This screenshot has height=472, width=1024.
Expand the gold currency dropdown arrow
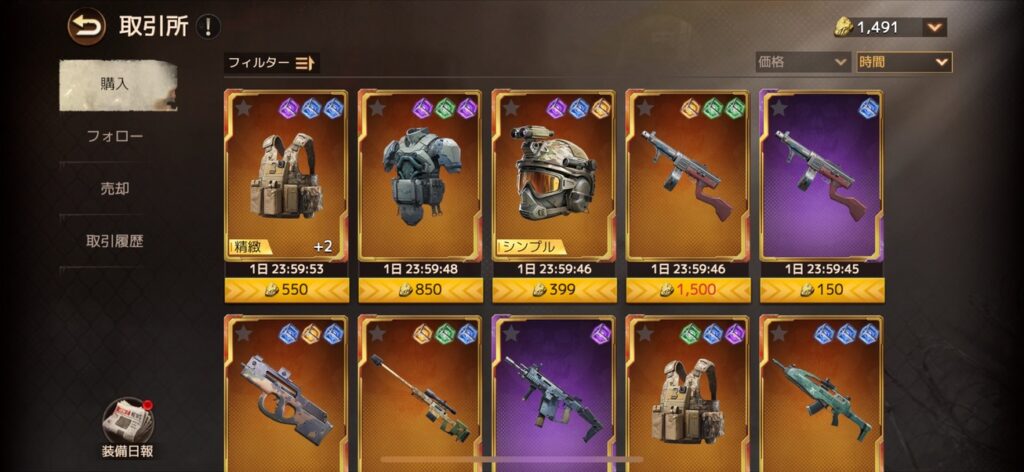934,28
